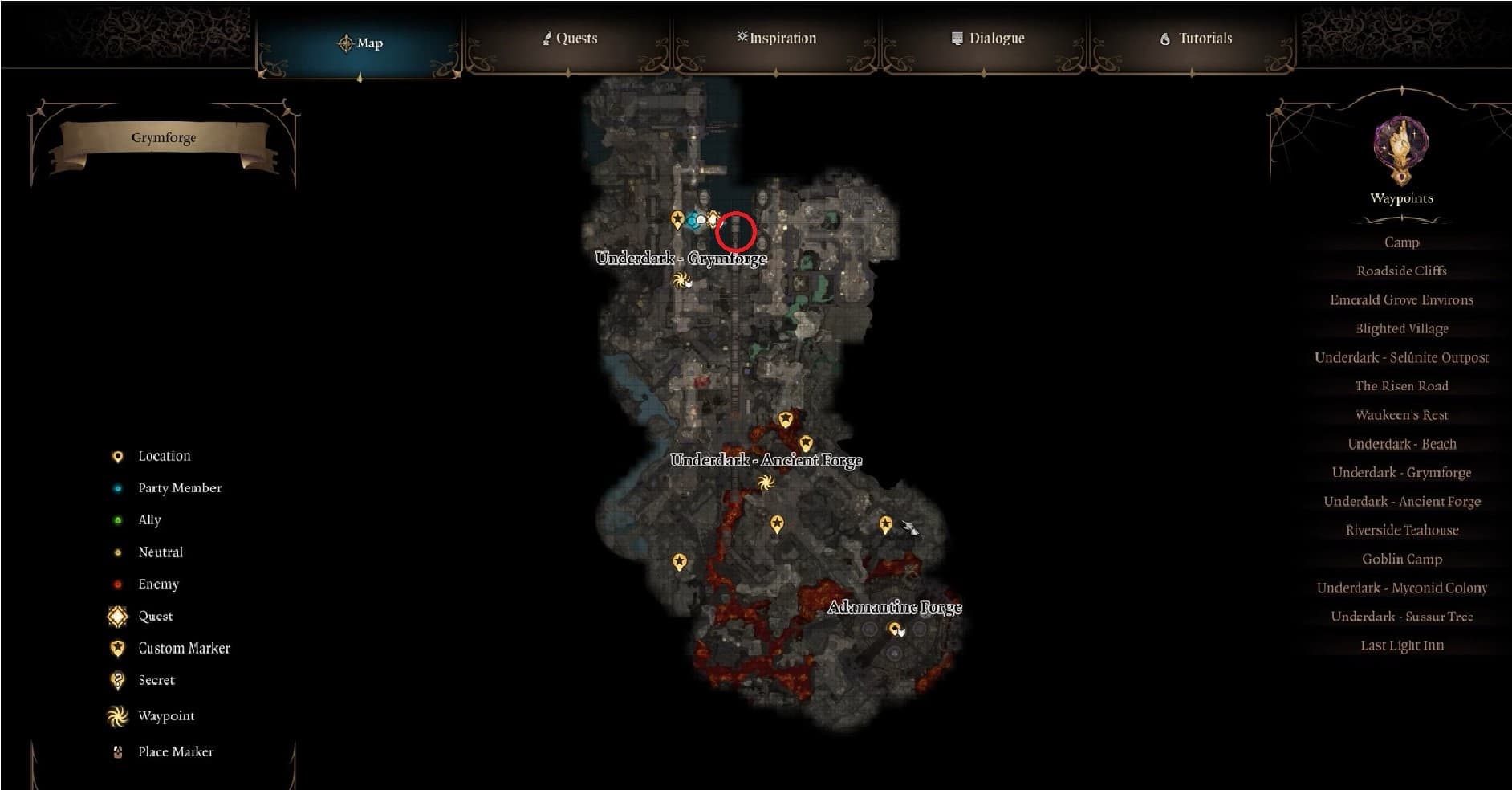Choose Underdark - Myconid Colony waypoint
This screenshot has height=790, width=1512.
coord(1401,588)
